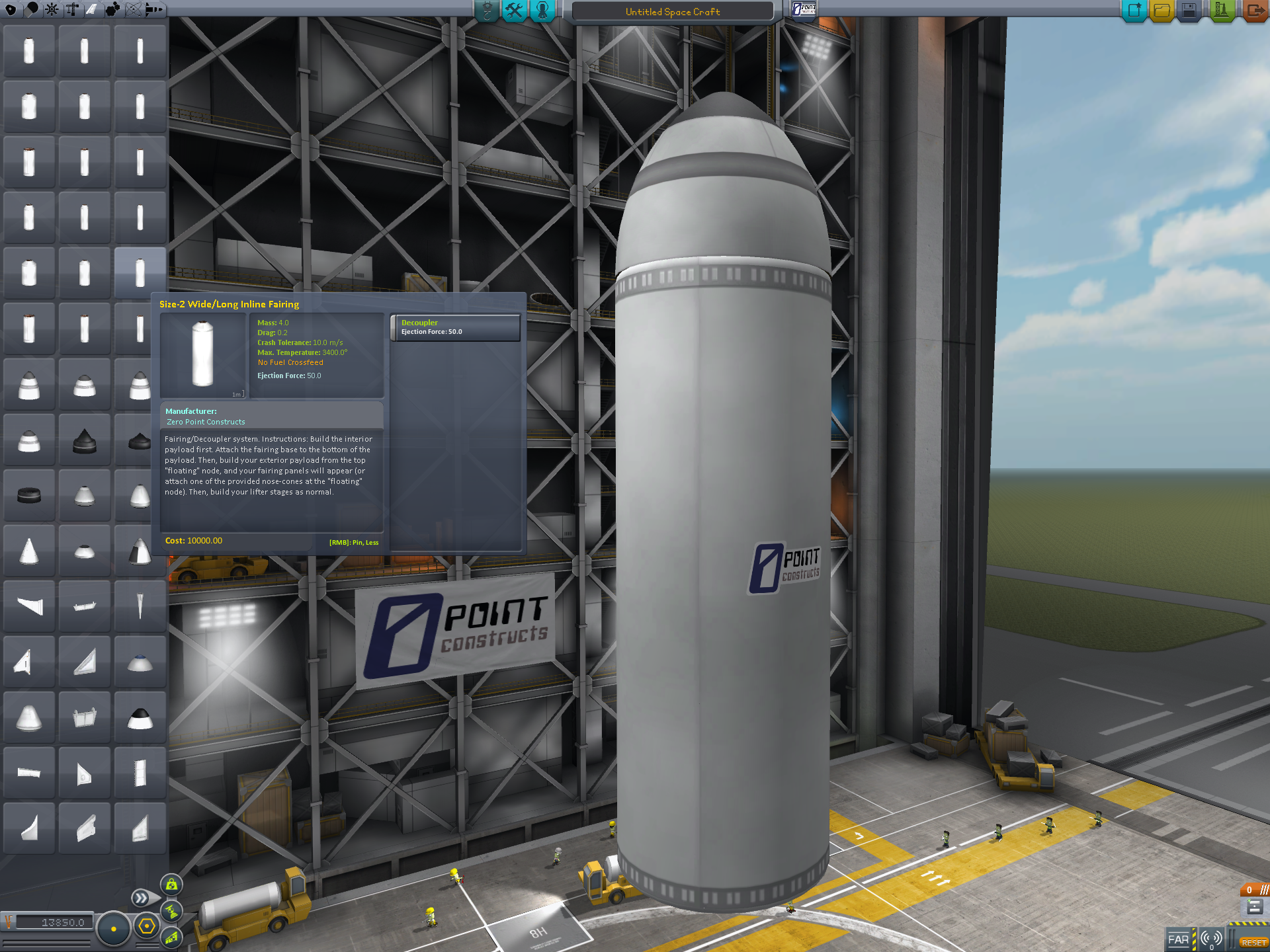The width and height of the screenshot is (1270, 952).
Task: Select the Pods category tab
Action: (11, 9)
